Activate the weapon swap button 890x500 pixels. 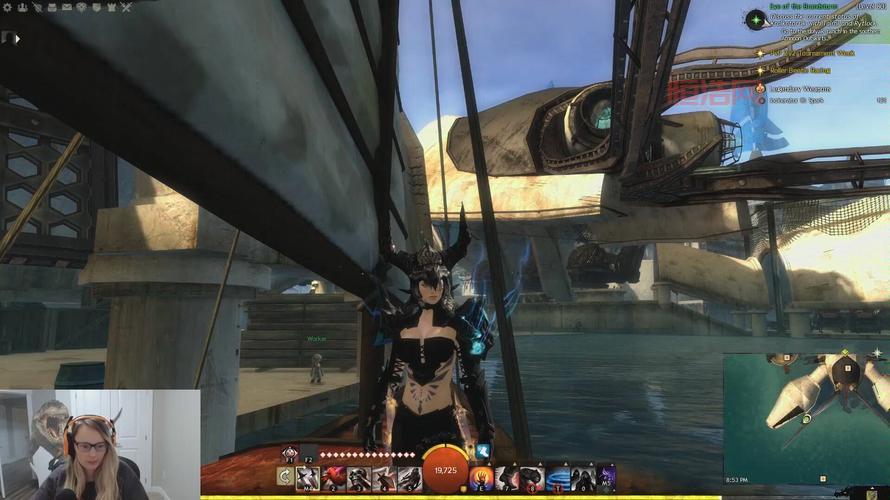point(285,478)
